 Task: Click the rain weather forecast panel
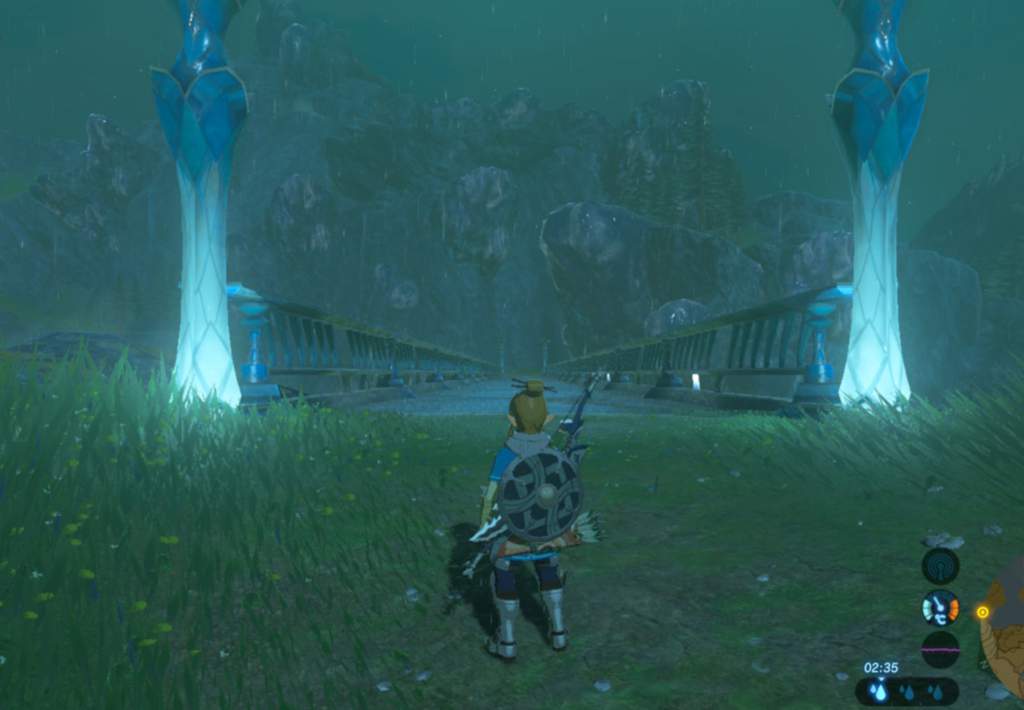(906, 691)
